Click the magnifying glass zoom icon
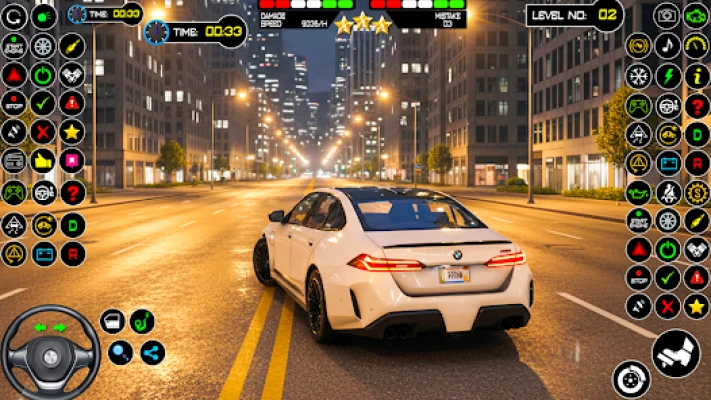This screenshot has height=400, width=711. coord(120,352)
